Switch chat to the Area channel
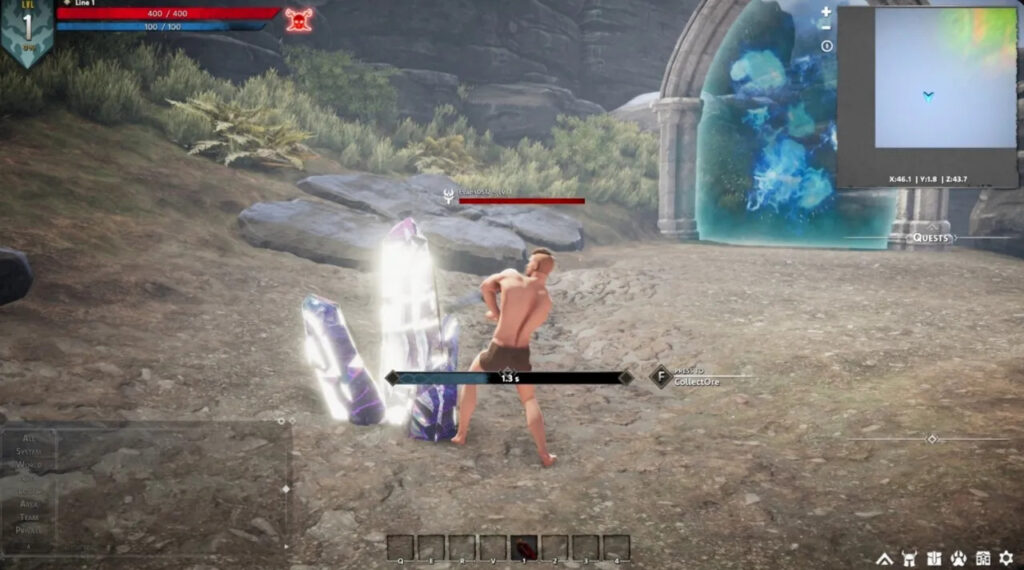The width and height of the screenshot is (1024, 570). click(28, 504)
